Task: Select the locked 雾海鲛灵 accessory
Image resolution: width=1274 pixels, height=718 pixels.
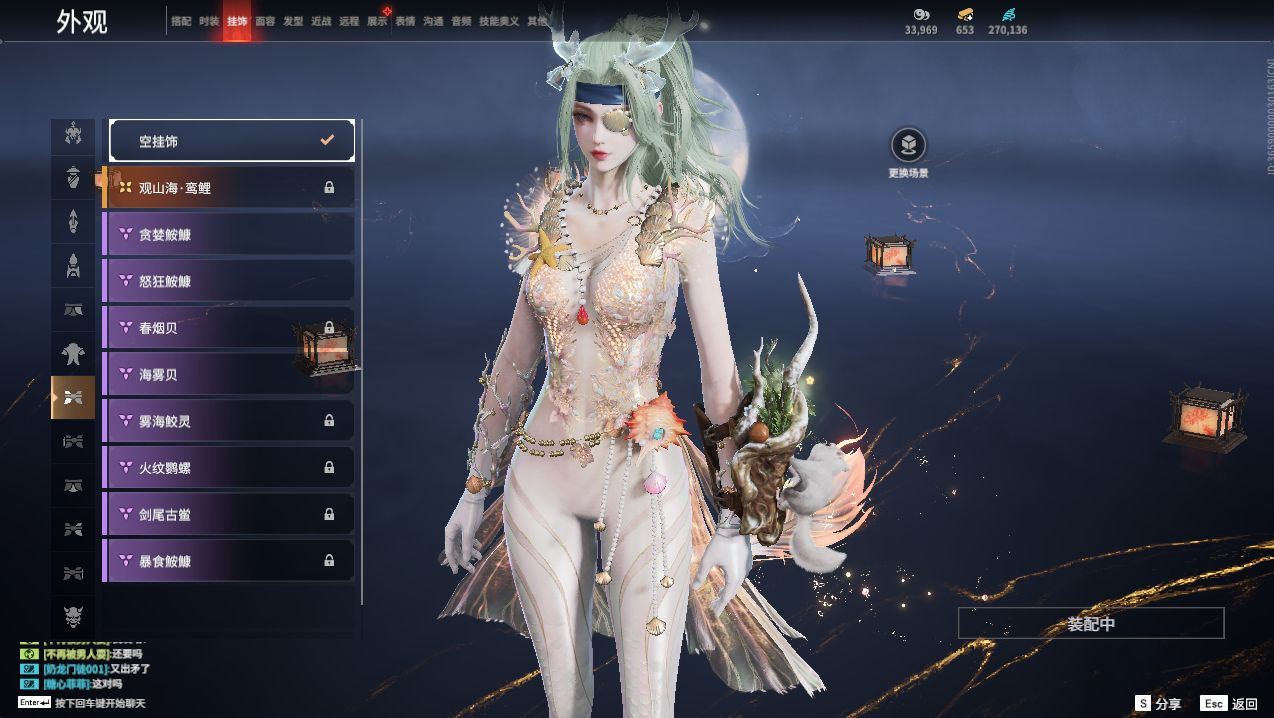Action: 229,421
